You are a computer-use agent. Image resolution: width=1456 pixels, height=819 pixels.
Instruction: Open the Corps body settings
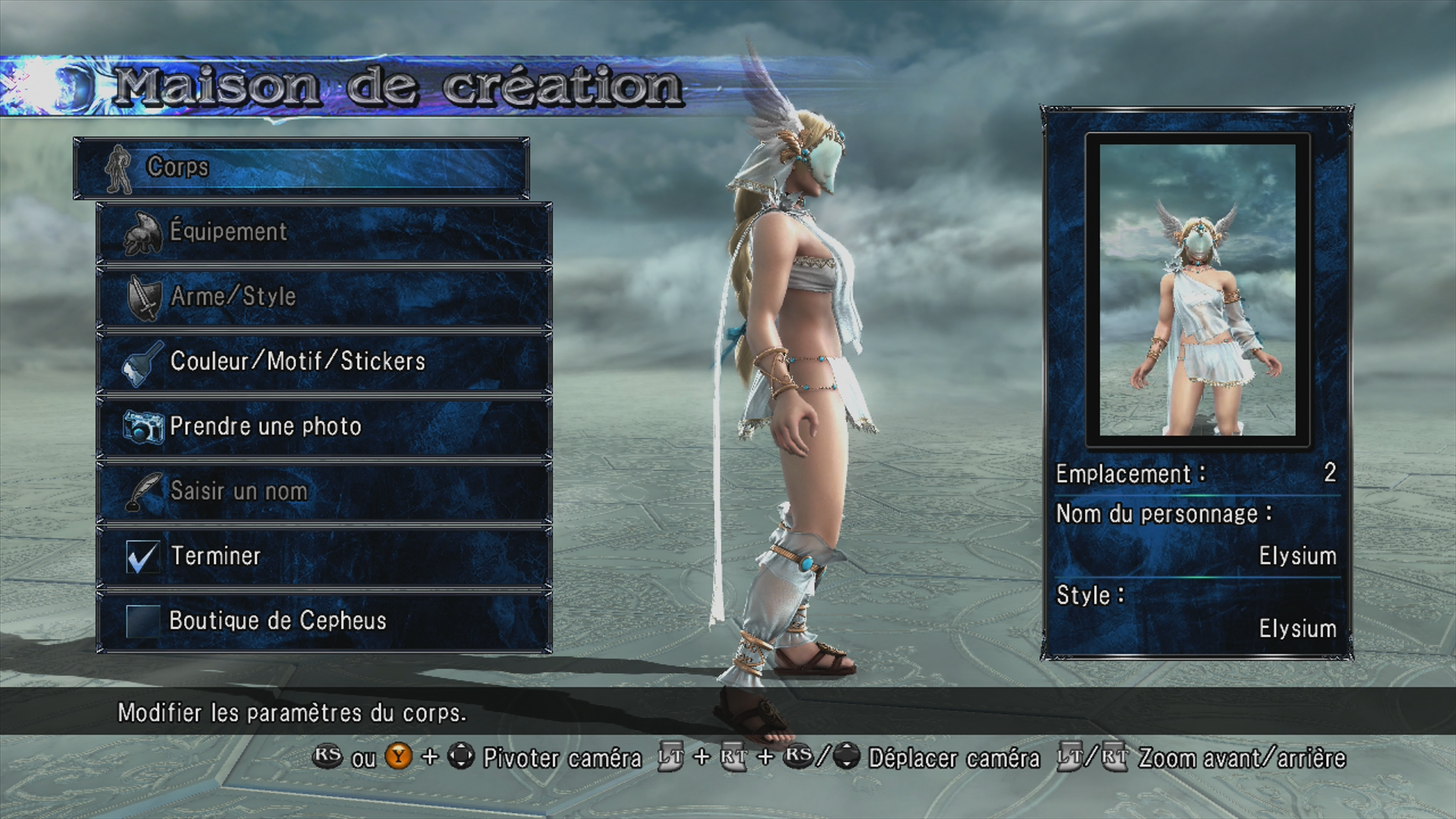point(301,168)
